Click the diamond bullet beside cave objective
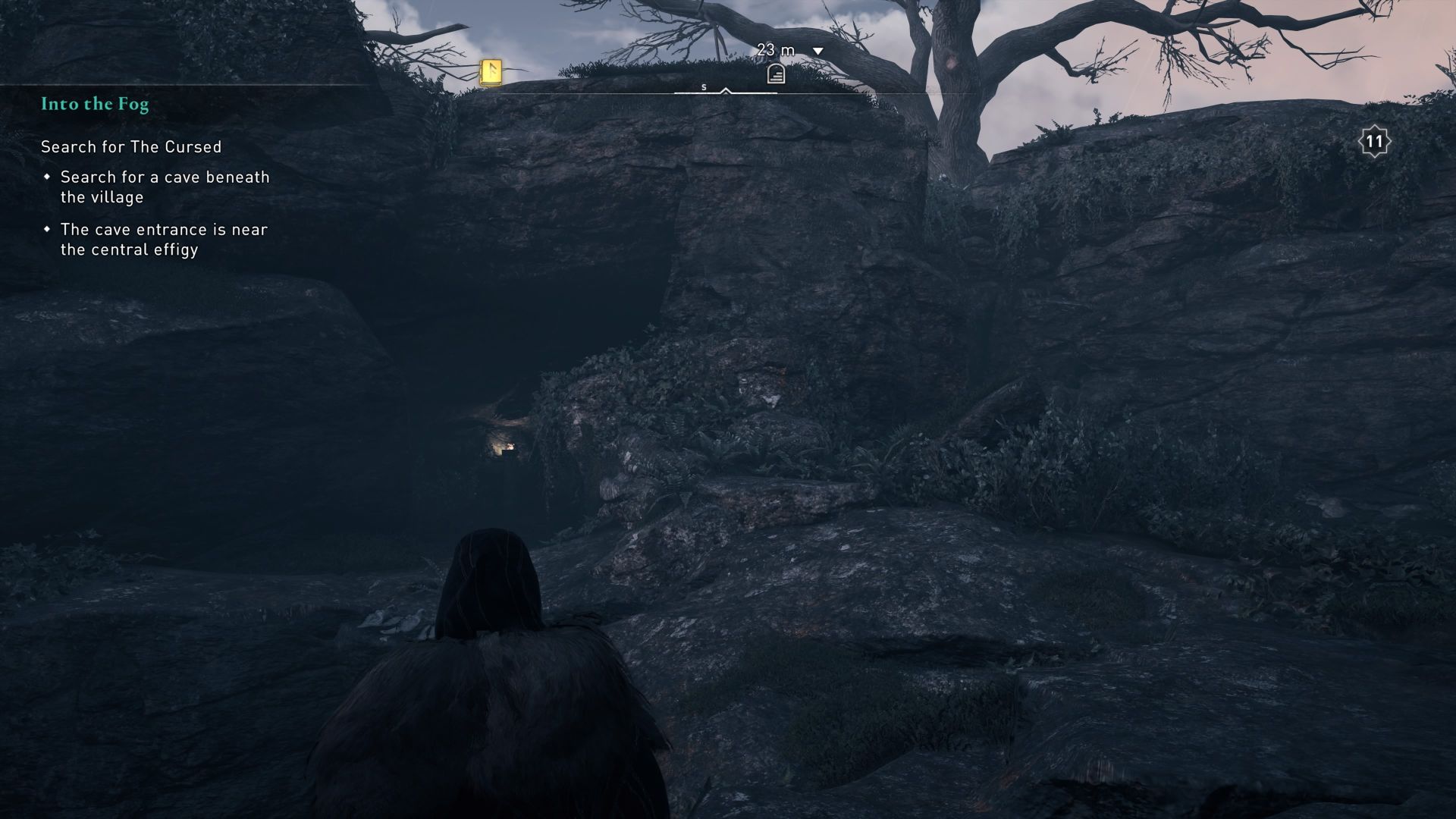 click(x=48, y=176)
